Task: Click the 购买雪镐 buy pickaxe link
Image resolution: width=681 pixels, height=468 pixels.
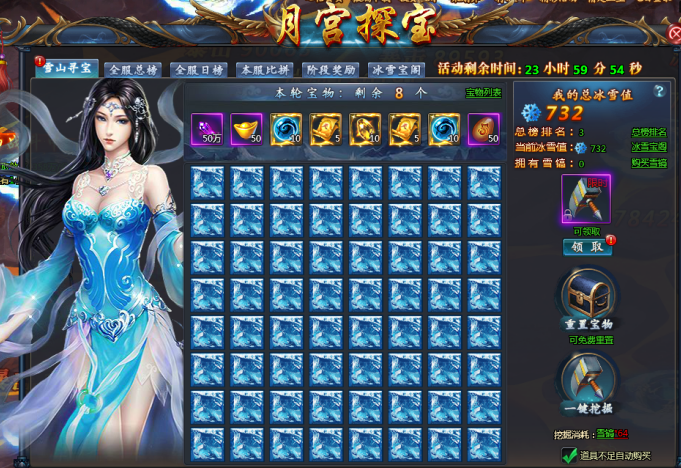Action: click(650, 163)
